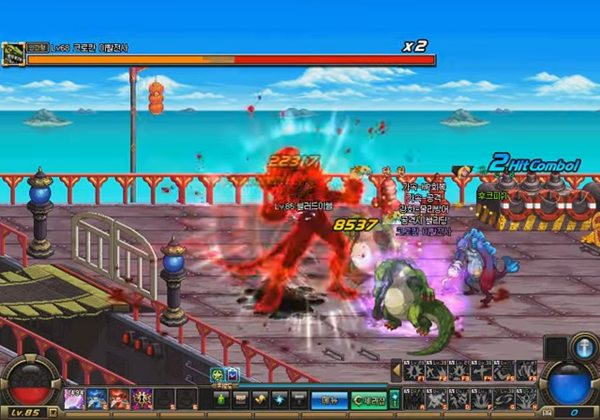600x420 pixels.
Task: Activate the skill in the A slot
Action: pyautogui.click(x=412, y=399)
